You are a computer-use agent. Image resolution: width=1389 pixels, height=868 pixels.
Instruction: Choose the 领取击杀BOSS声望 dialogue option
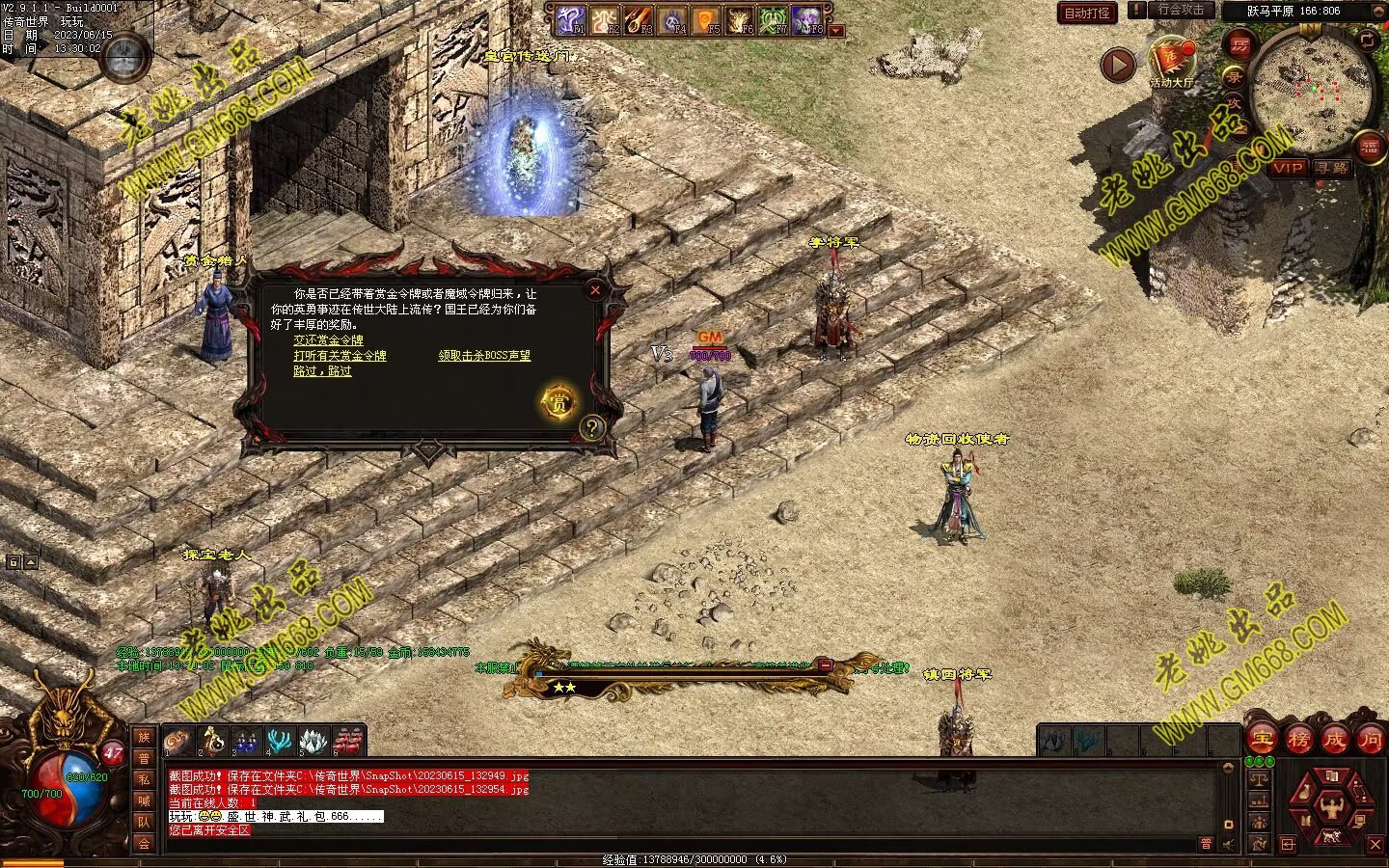(484, 356)
